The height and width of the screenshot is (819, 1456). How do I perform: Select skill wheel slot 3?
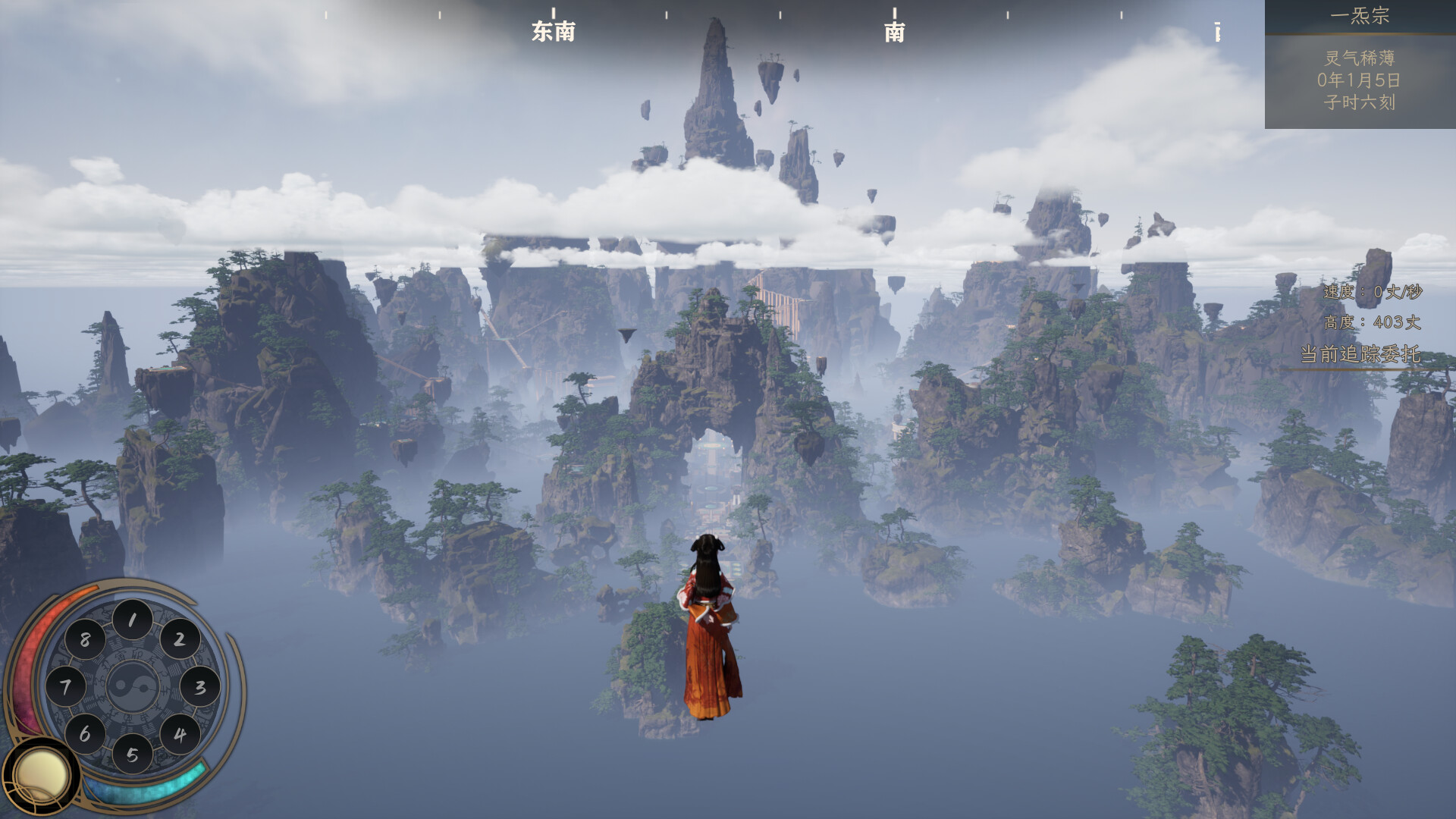coord(200,687)
